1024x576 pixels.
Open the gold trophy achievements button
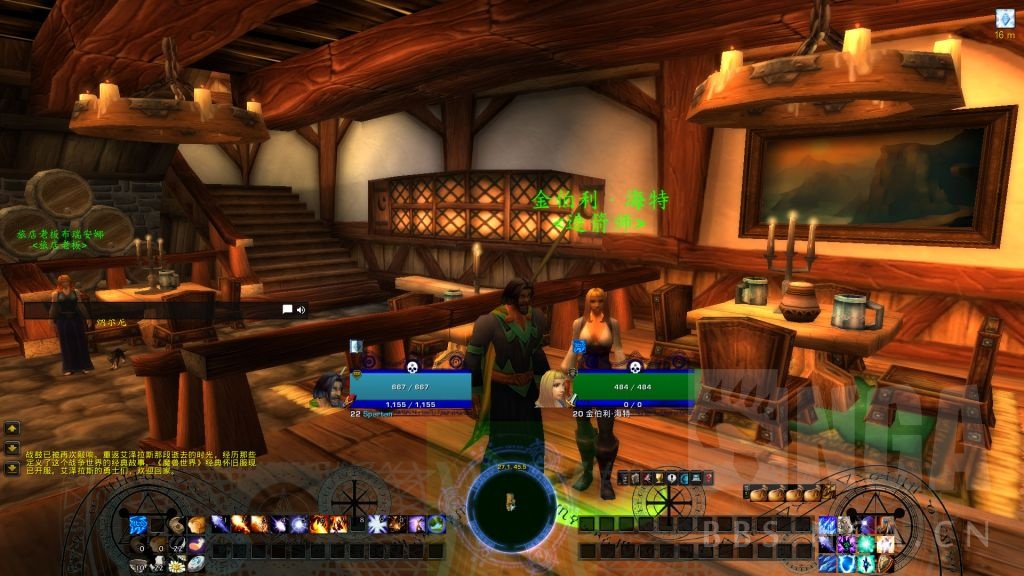click(659, 478)
